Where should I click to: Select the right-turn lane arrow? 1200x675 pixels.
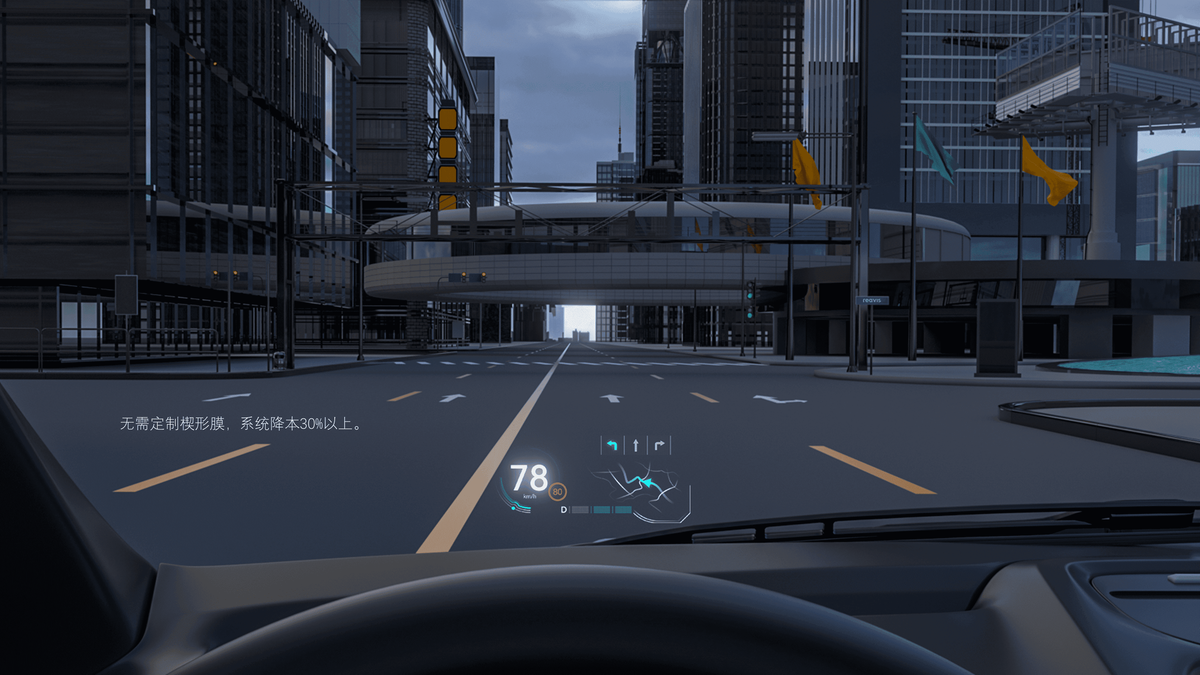[659, 445]
